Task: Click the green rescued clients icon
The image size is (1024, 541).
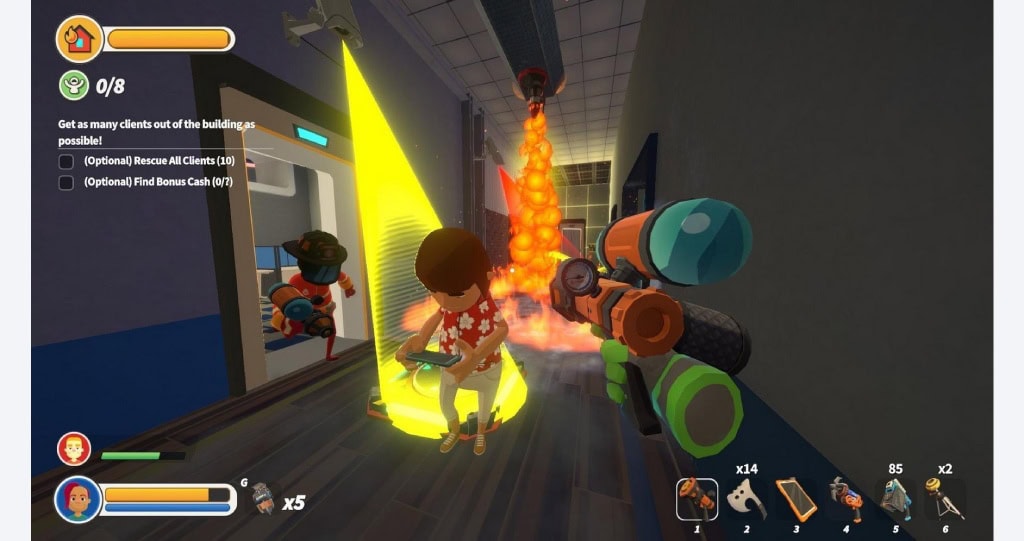Action: coord(74,85)
